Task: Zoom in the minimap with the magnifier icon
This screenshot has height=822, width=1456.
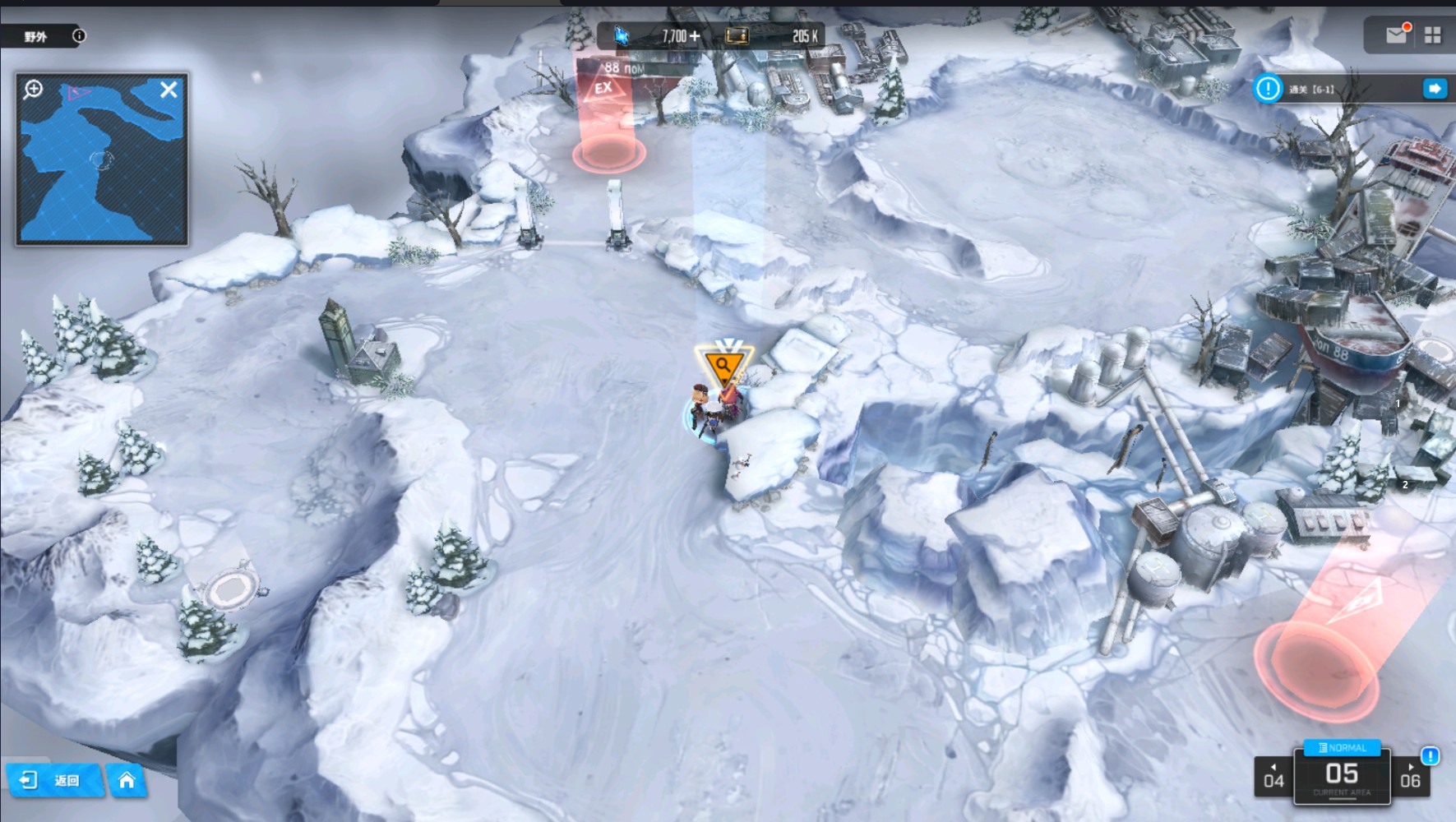Action: (x=34, y=90)
